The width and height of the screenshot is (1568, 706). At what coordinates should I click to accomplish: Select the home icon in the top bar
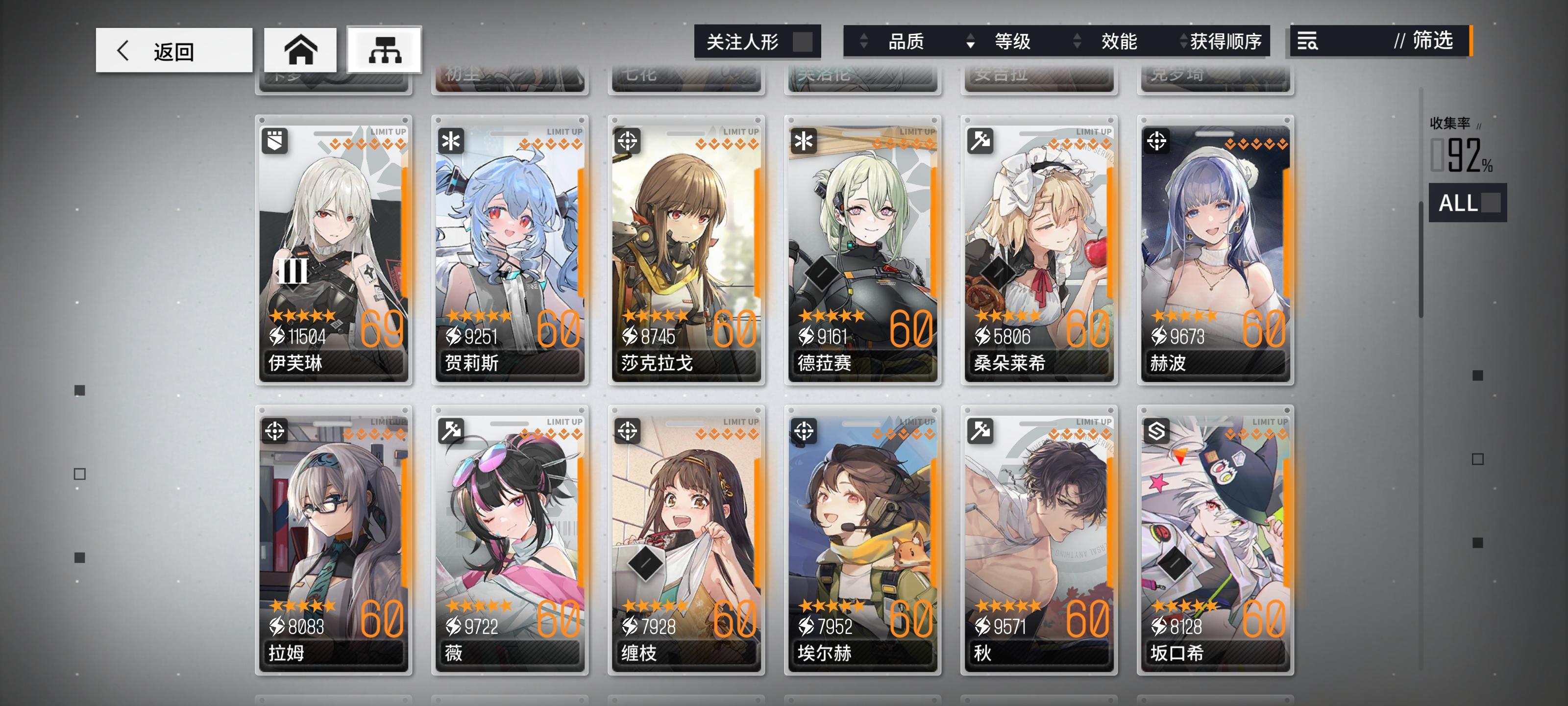(302, 50)
